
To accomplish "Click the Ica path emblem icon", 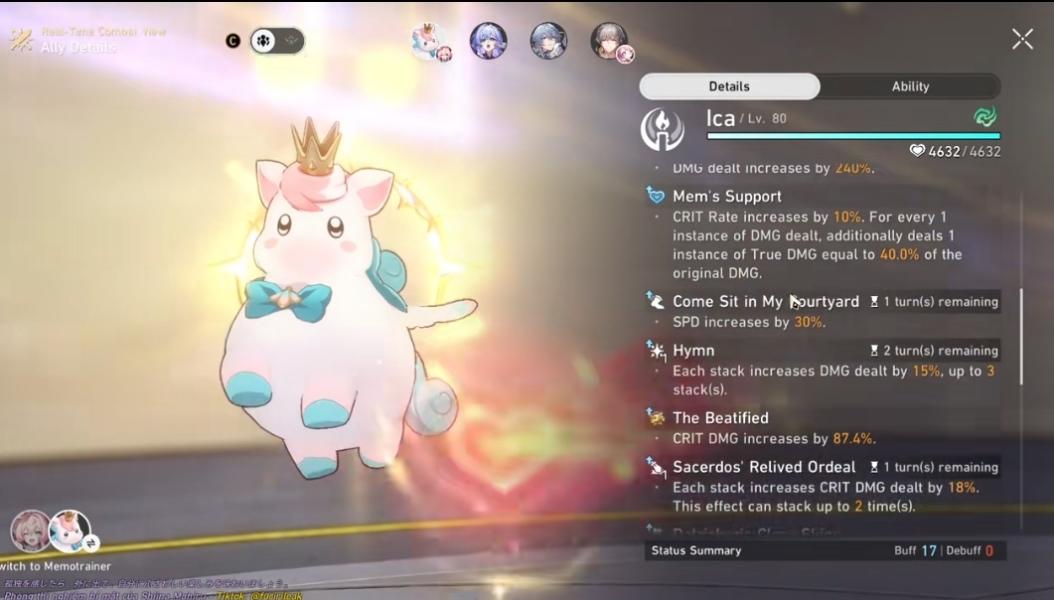I will (662, 130).
